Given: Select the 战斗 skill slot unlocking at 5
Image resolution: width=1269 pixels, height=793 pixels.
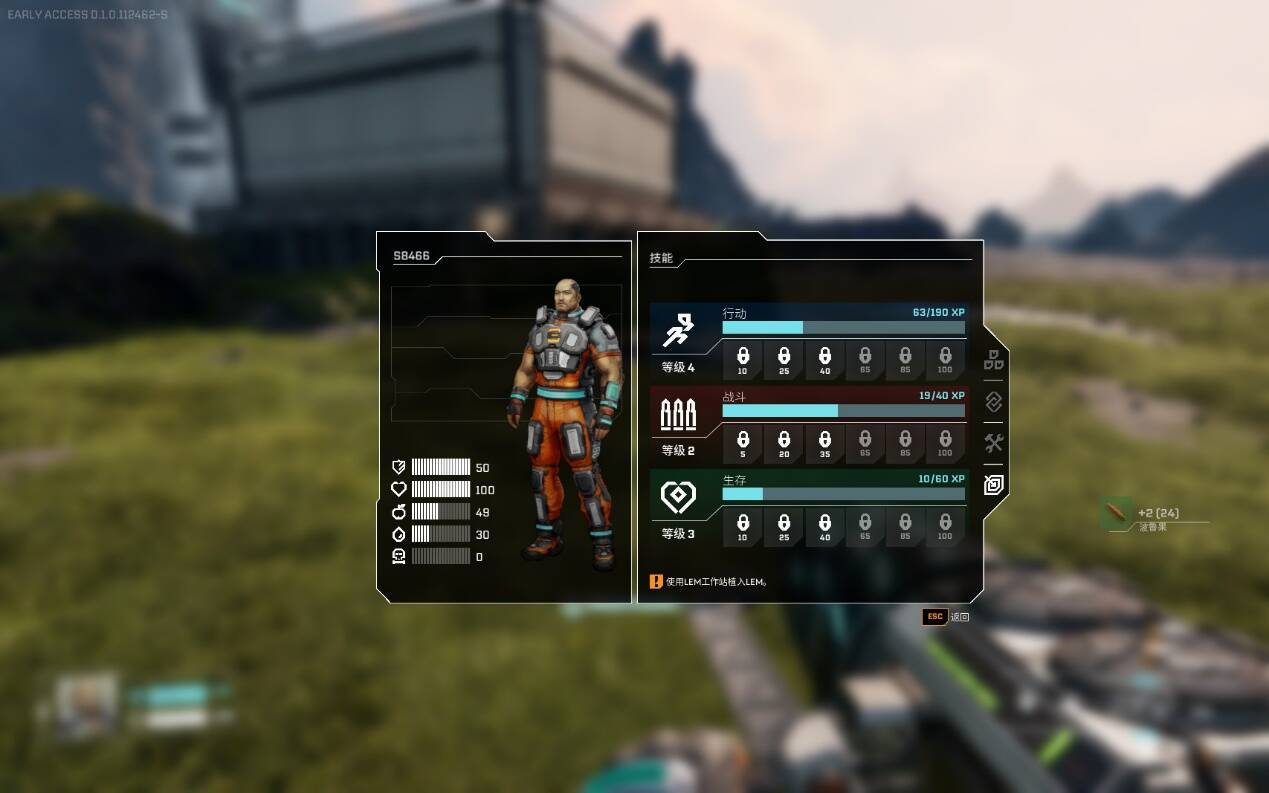Looking at the screenshot, I should pyautogui.click(x=743, y=443).
